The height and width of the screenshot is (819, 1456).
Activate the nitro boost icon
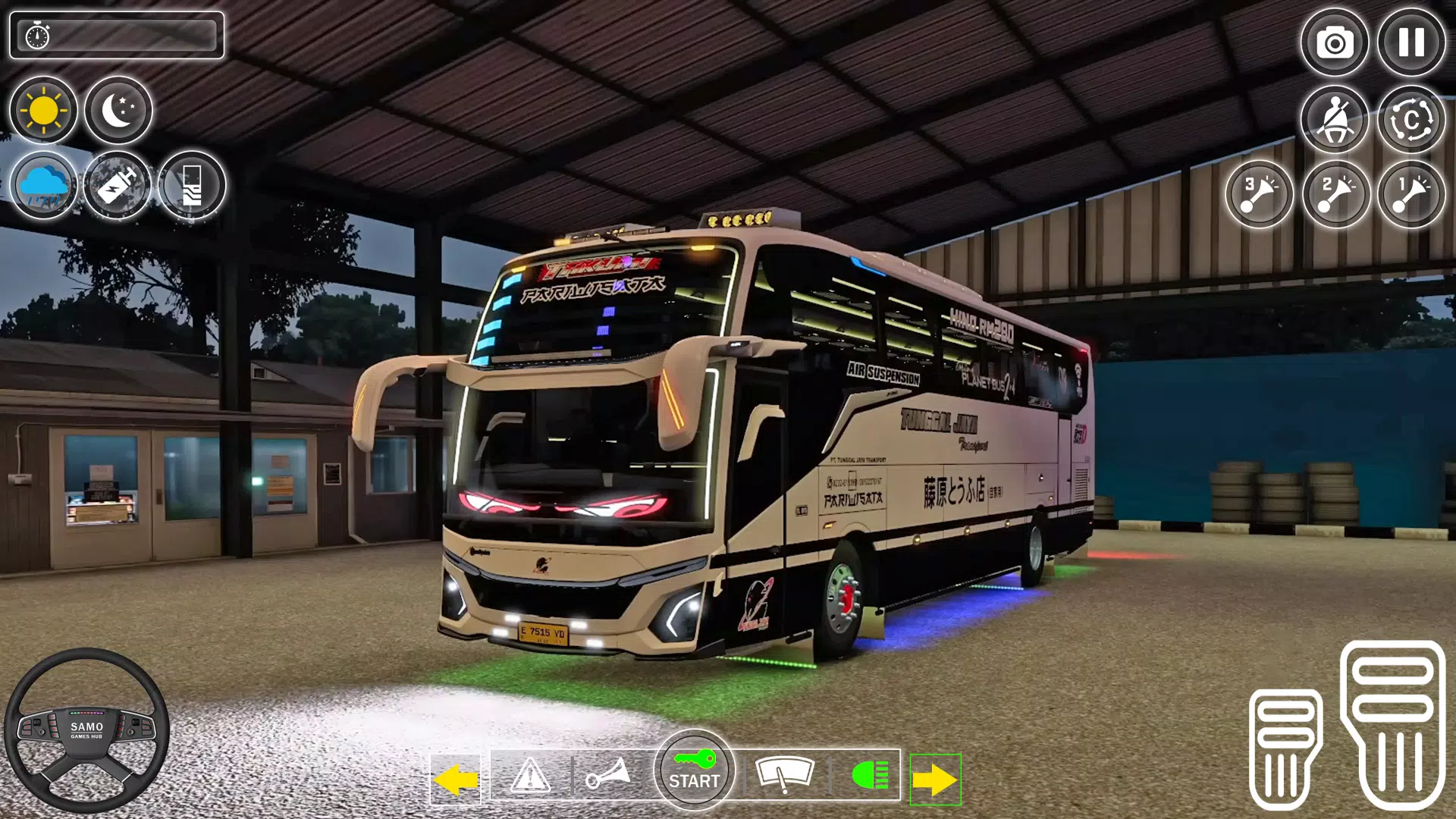118,184
